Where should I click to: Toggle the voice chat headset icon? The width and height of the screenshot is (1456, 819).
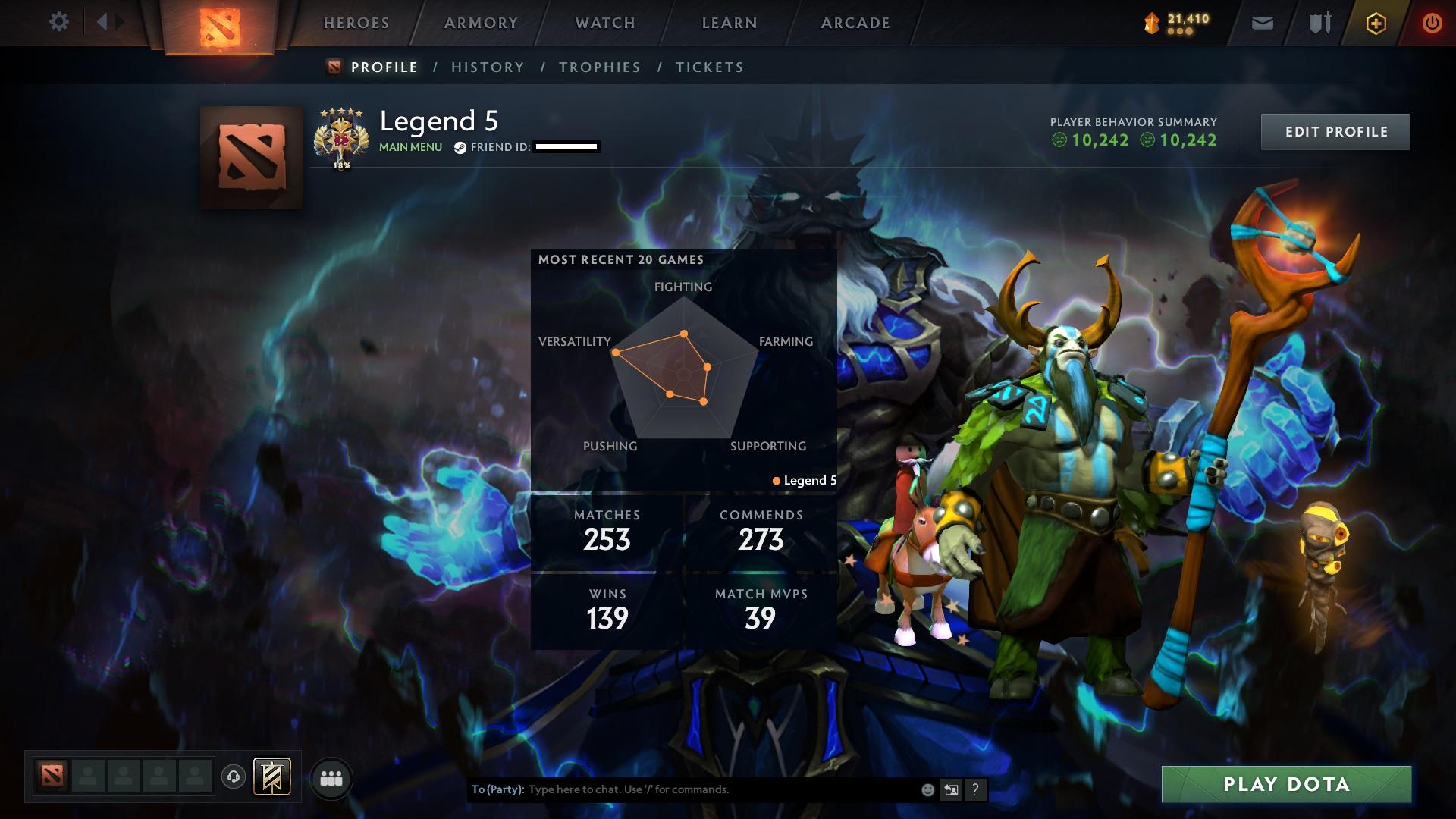click(x=234, y=777)
